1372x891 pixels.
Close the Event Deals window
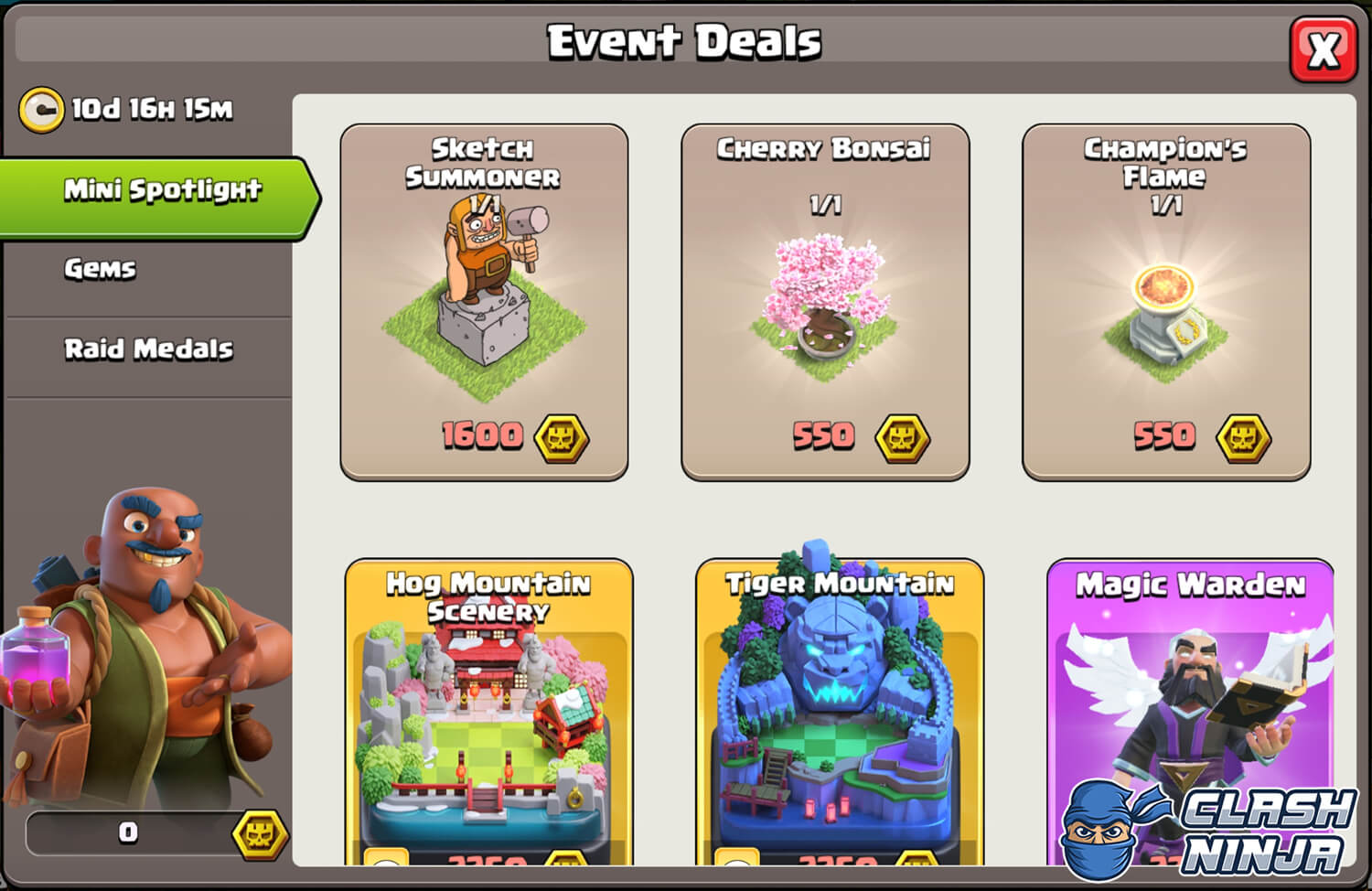[x=1323, y=49]
